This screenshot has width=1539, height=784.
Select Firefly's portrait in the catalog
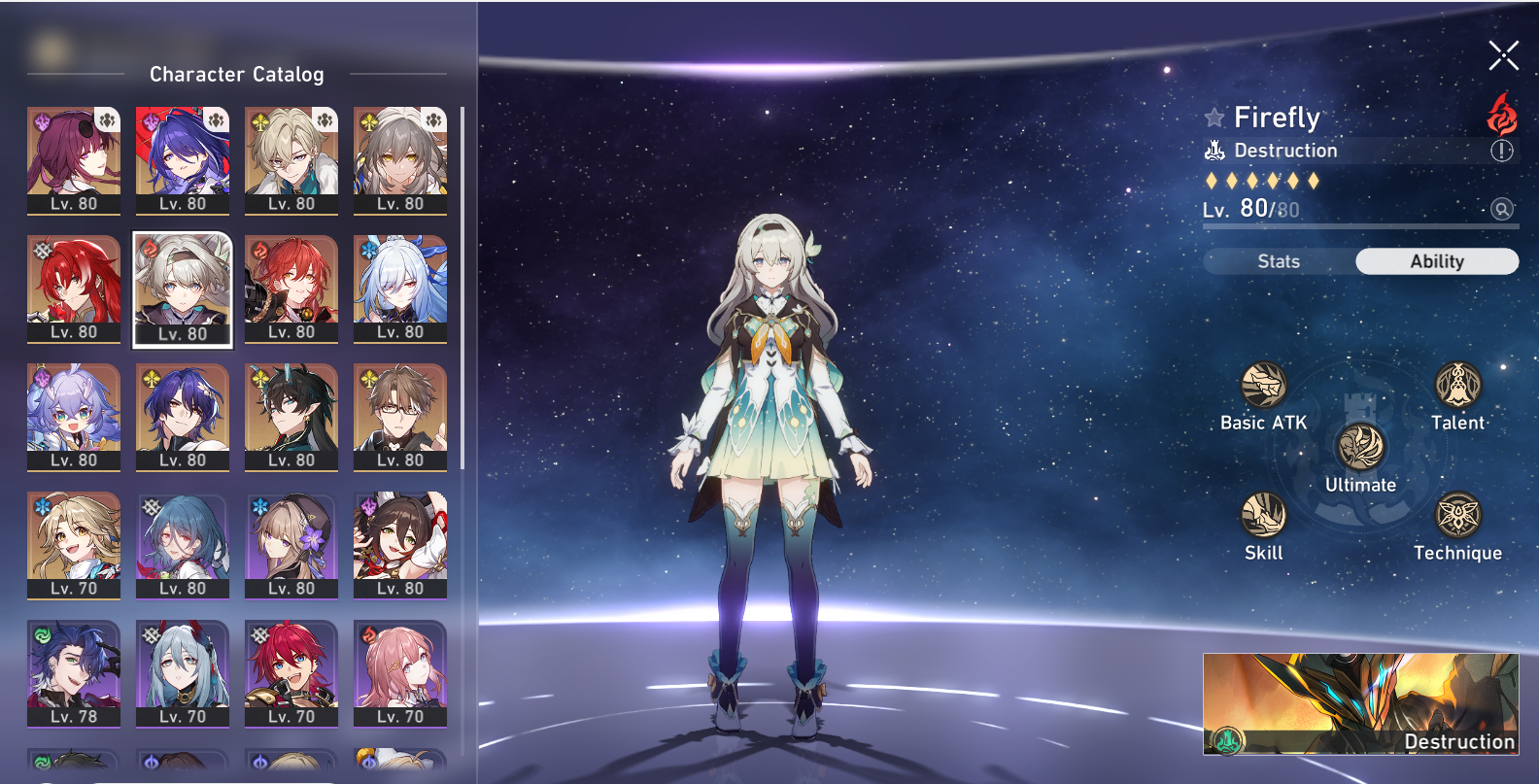pyautogui.click(x=183, y=289)
